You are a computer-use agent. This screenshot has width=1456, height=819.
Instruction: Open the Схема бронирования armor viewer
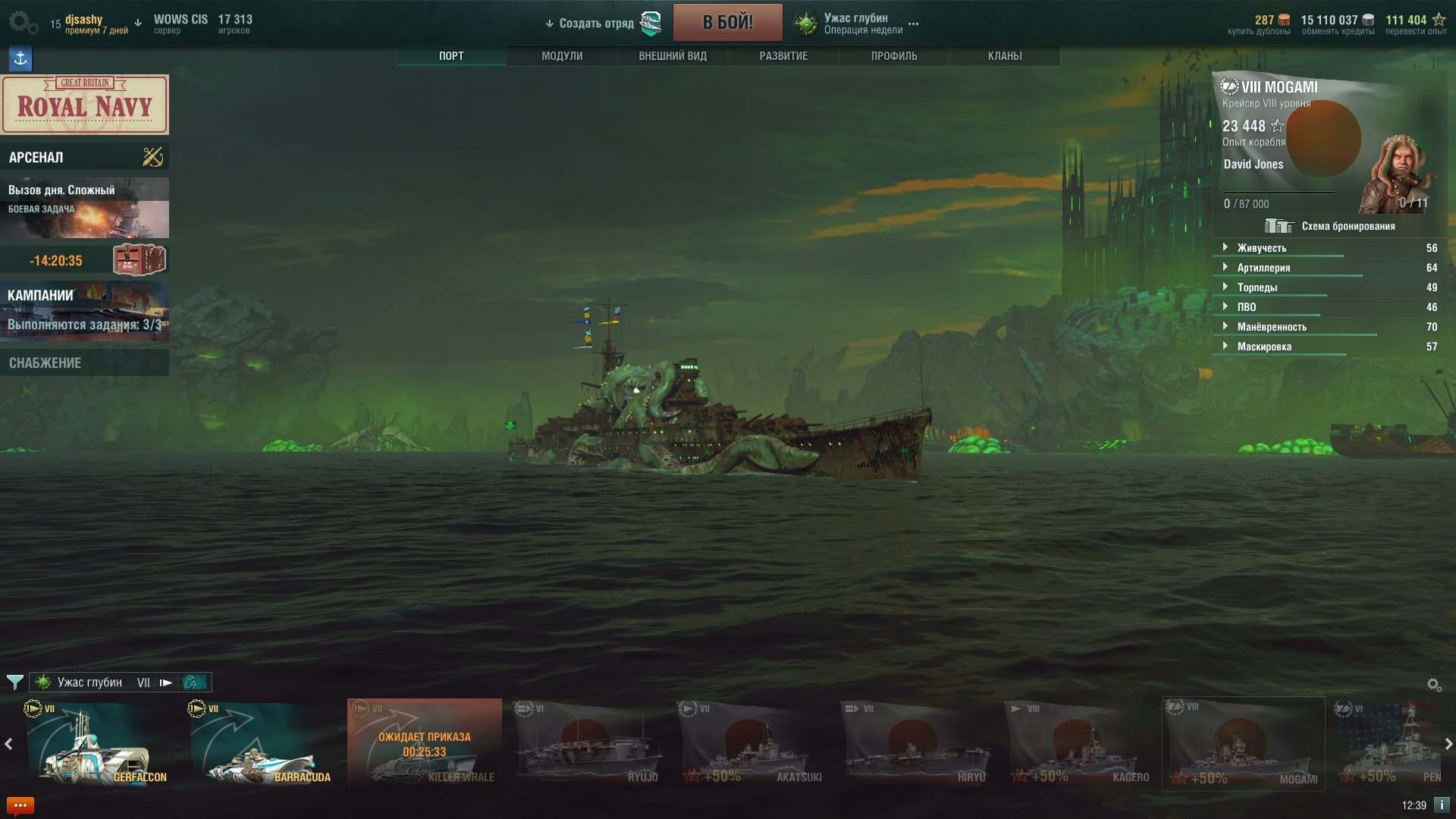click(1330, 226)
